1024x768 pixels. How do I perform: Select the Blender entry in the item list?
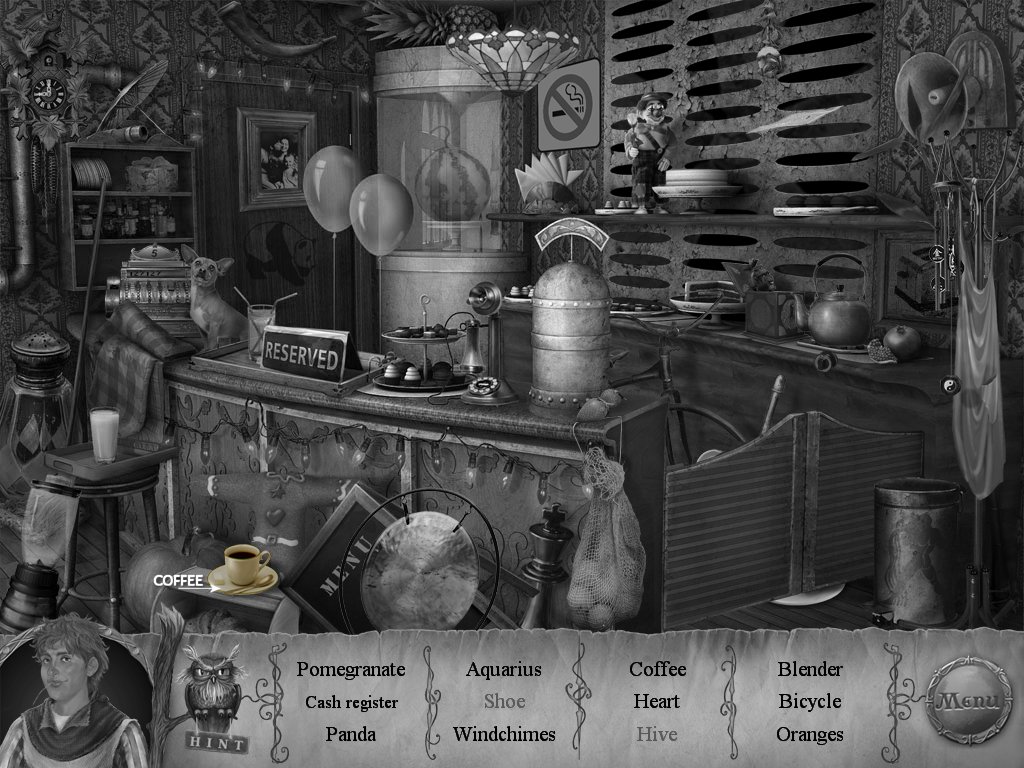pos(810,669)
